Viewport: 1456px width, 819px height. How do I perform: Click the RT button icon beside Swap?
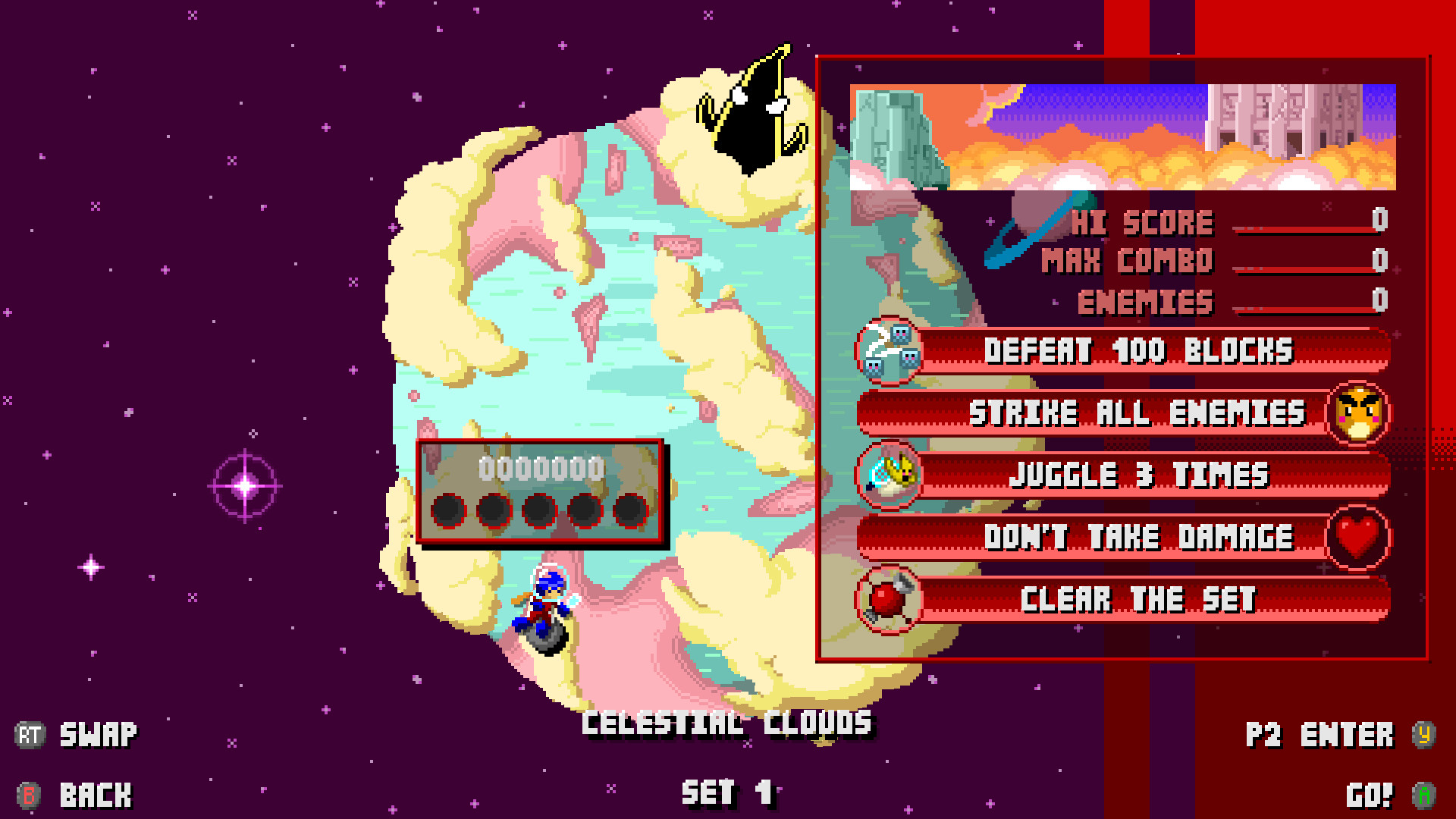[30, 733]
